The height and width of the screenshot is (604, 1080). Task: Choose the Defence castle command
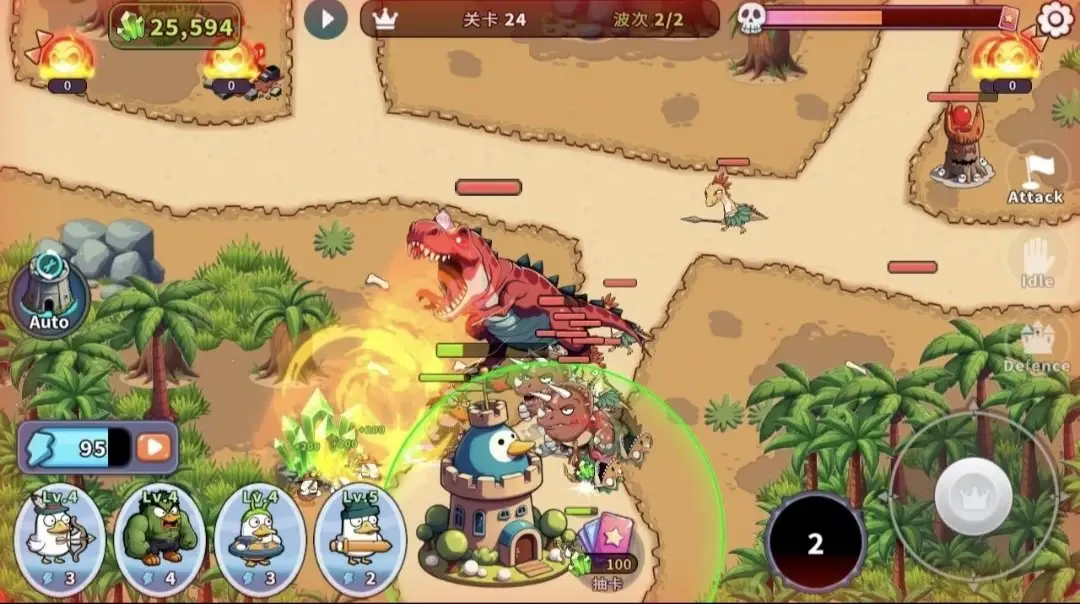[1036, 348]
